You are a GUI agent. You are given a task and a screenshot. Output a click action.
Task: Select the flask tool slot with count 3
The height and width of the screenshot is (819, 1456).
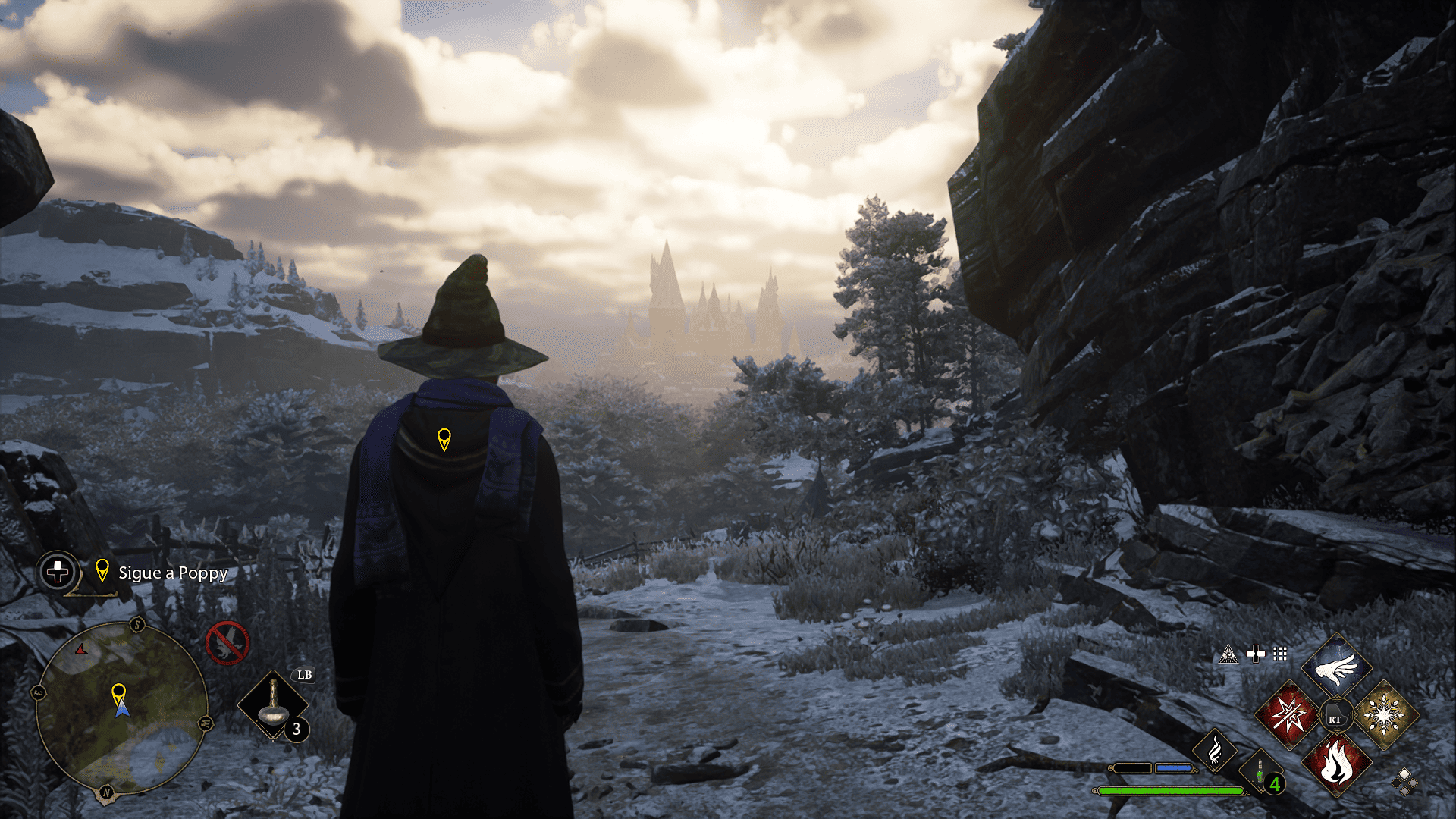[273, 707]
